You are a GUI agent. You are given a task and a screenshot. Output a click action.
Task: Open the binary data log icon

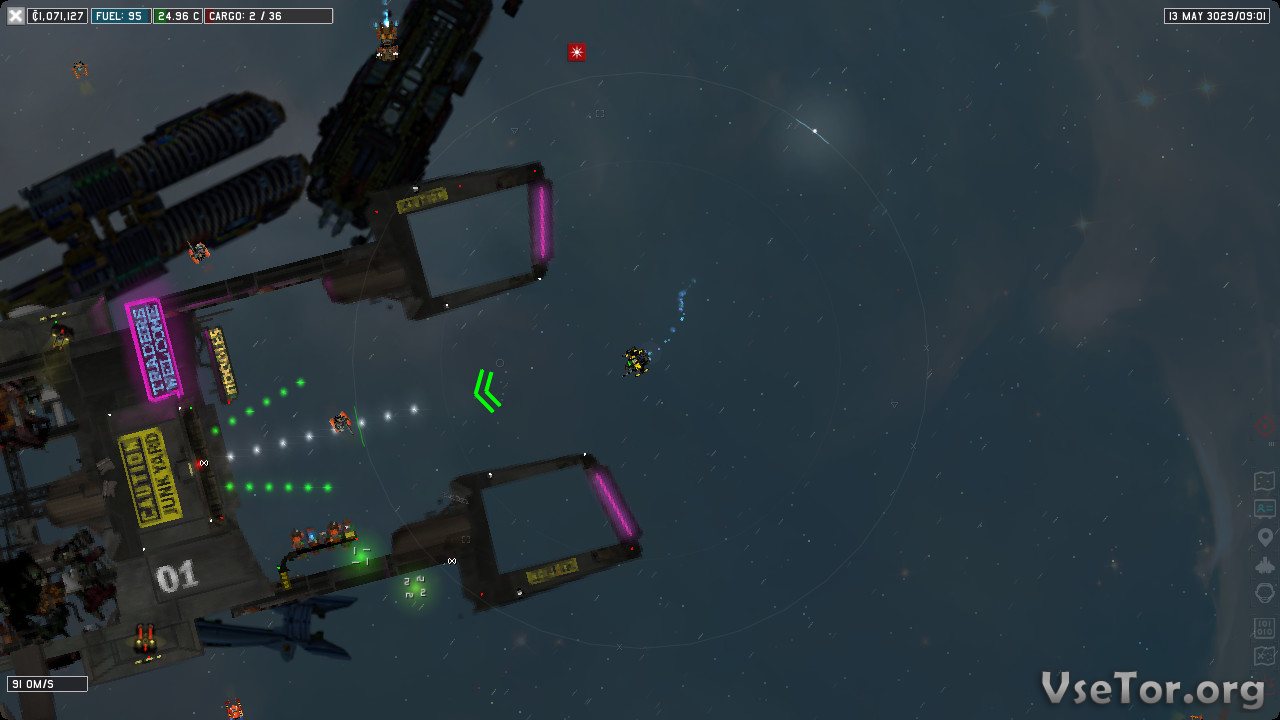[1265, 629]
